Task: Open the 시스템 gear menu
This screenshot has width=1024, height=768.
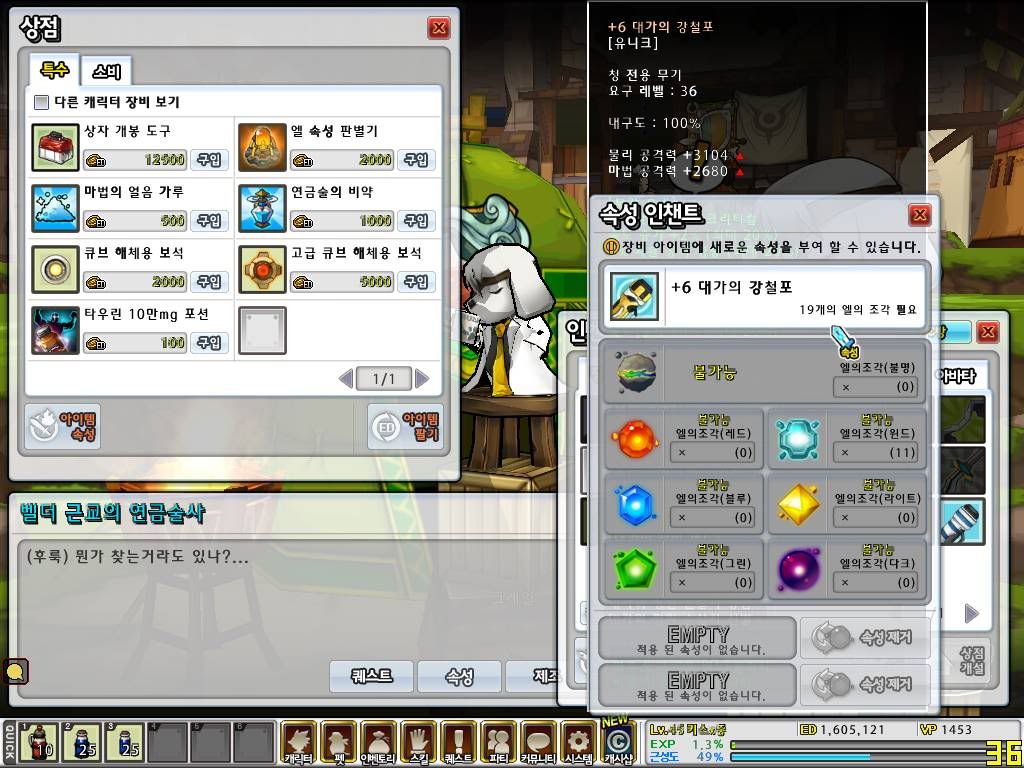Action: click(578, 743)
